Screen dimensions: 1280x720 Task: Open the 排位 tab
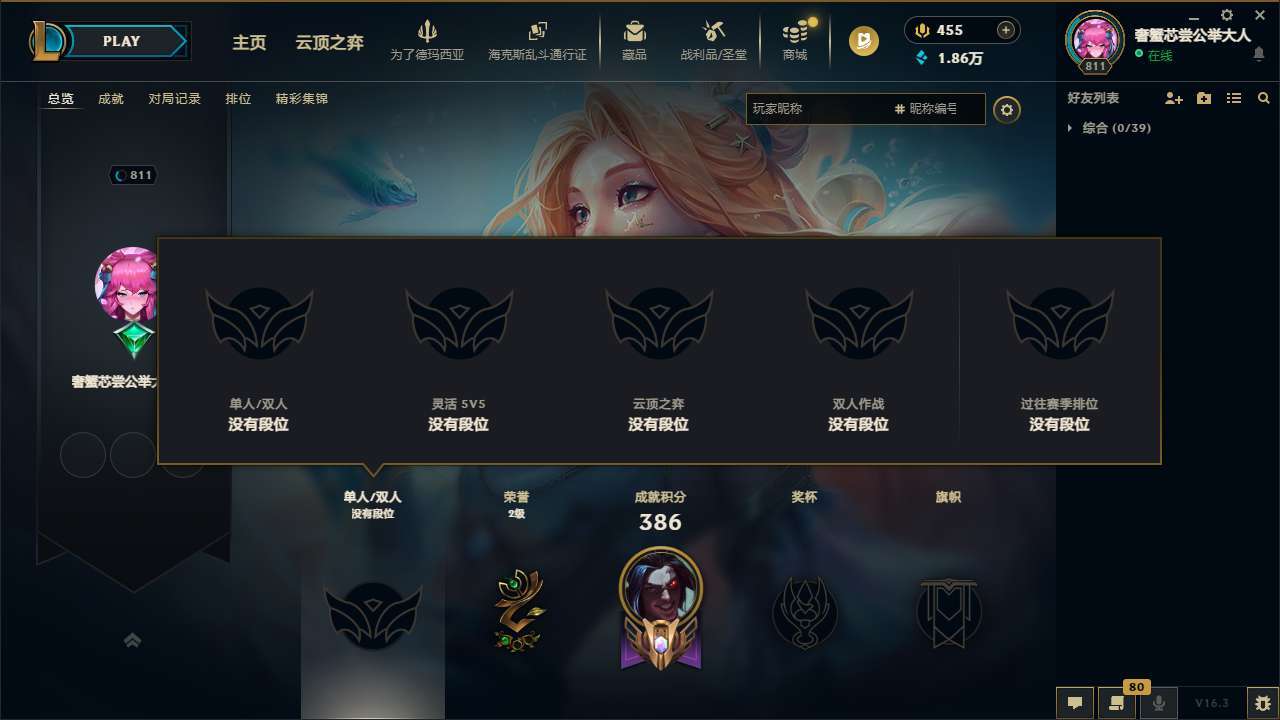[239, 99]
